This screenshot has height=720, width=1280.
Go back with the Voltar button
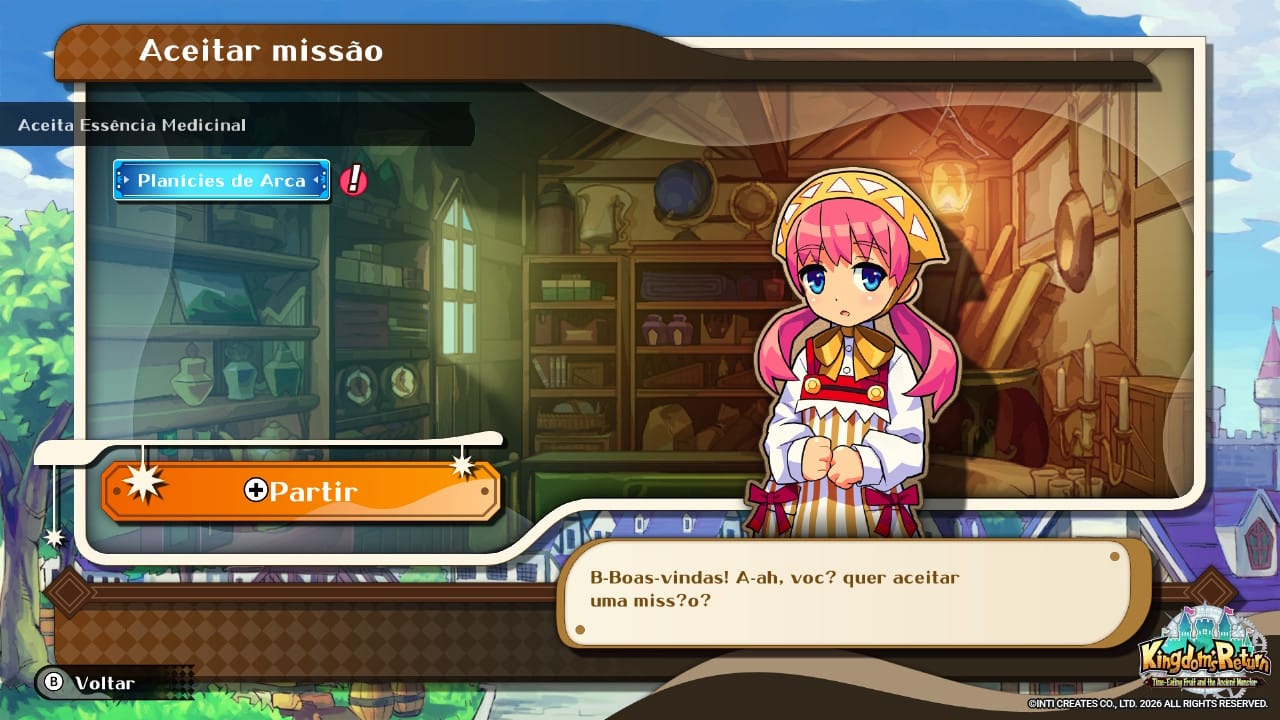[x=88, y=683]
